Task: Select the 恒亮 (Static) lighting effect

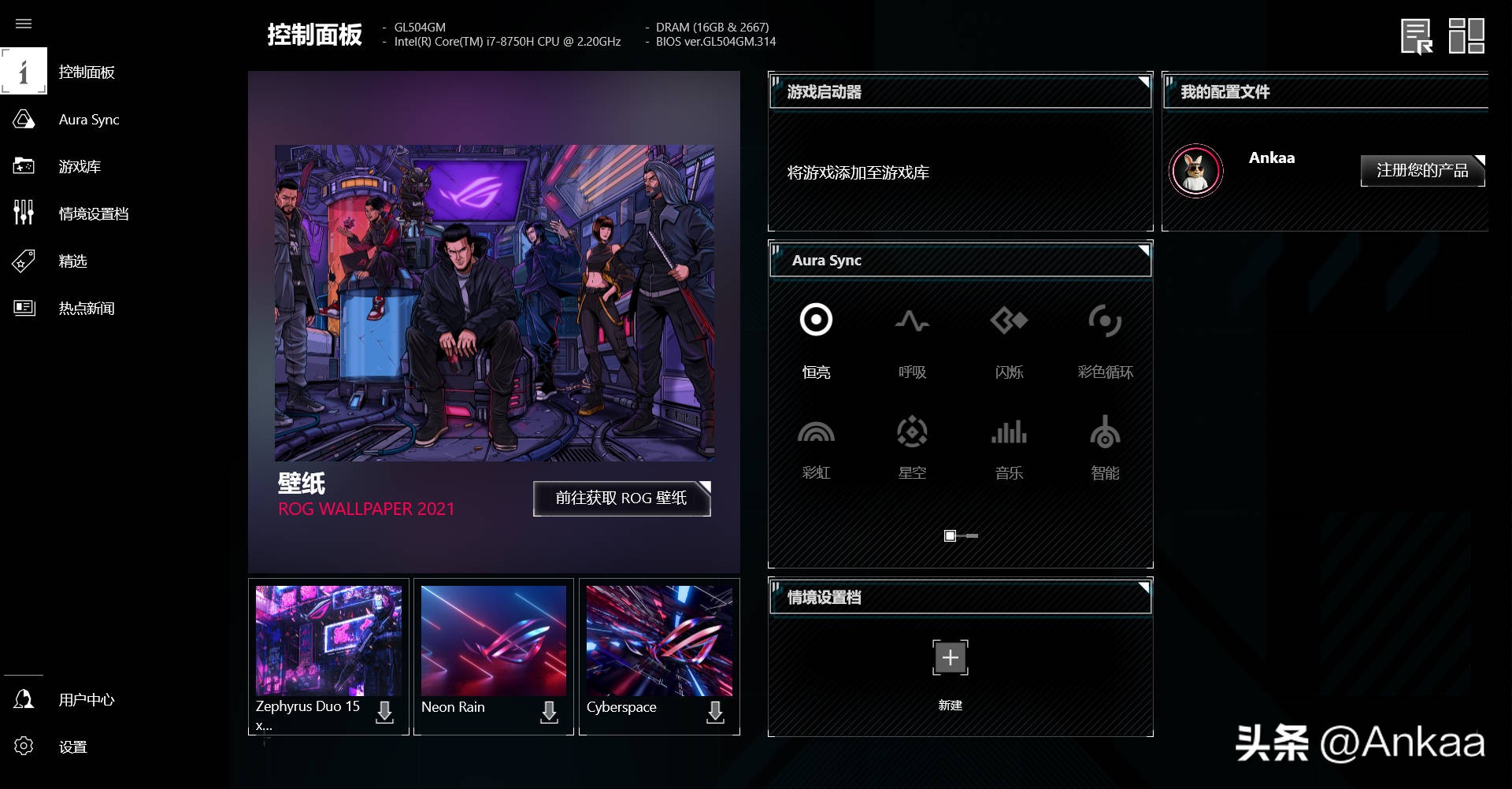Action: tap(816, 339)
